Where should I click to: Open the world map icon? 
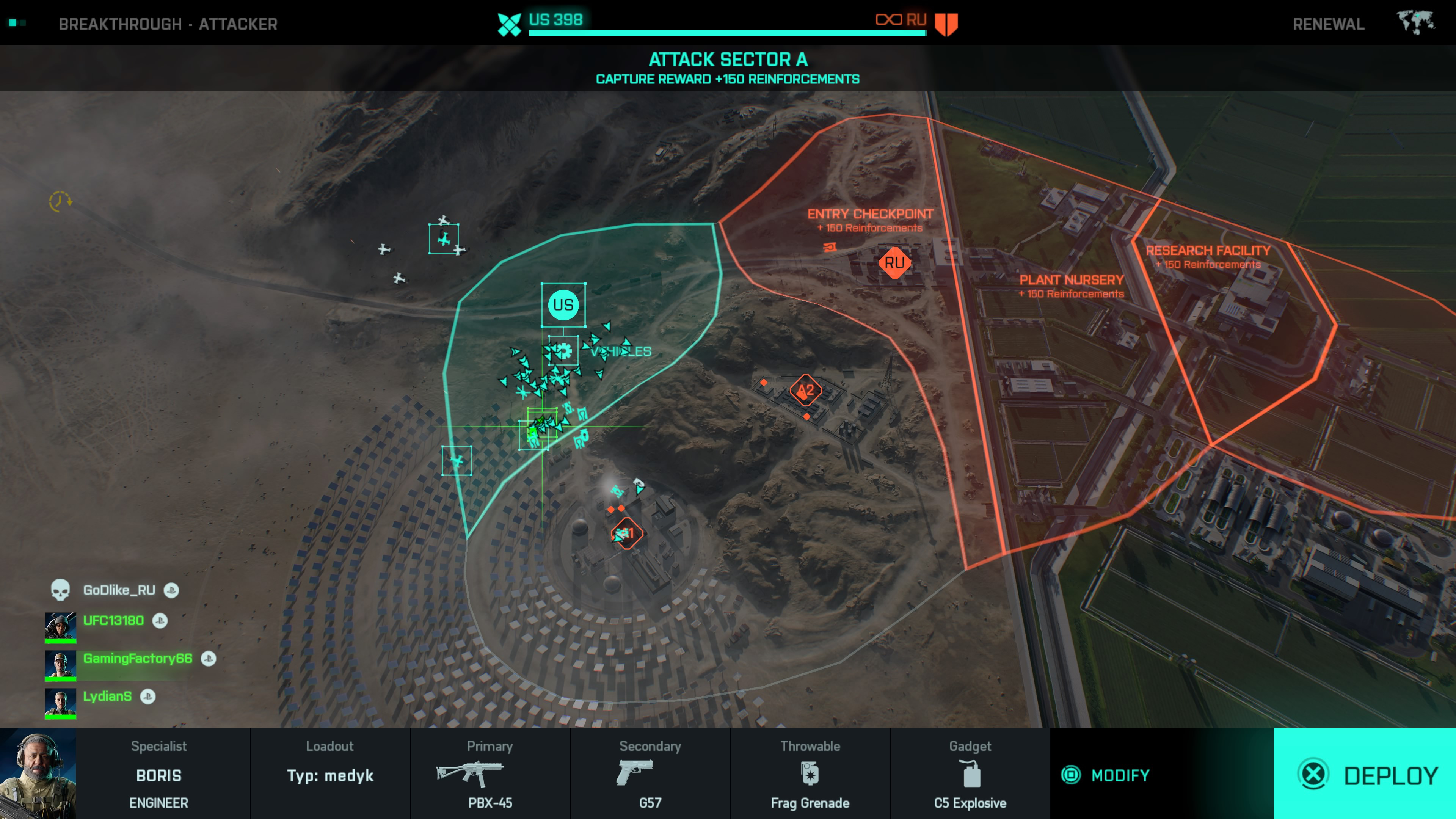pyautogui.click(x=1415, y=23)
